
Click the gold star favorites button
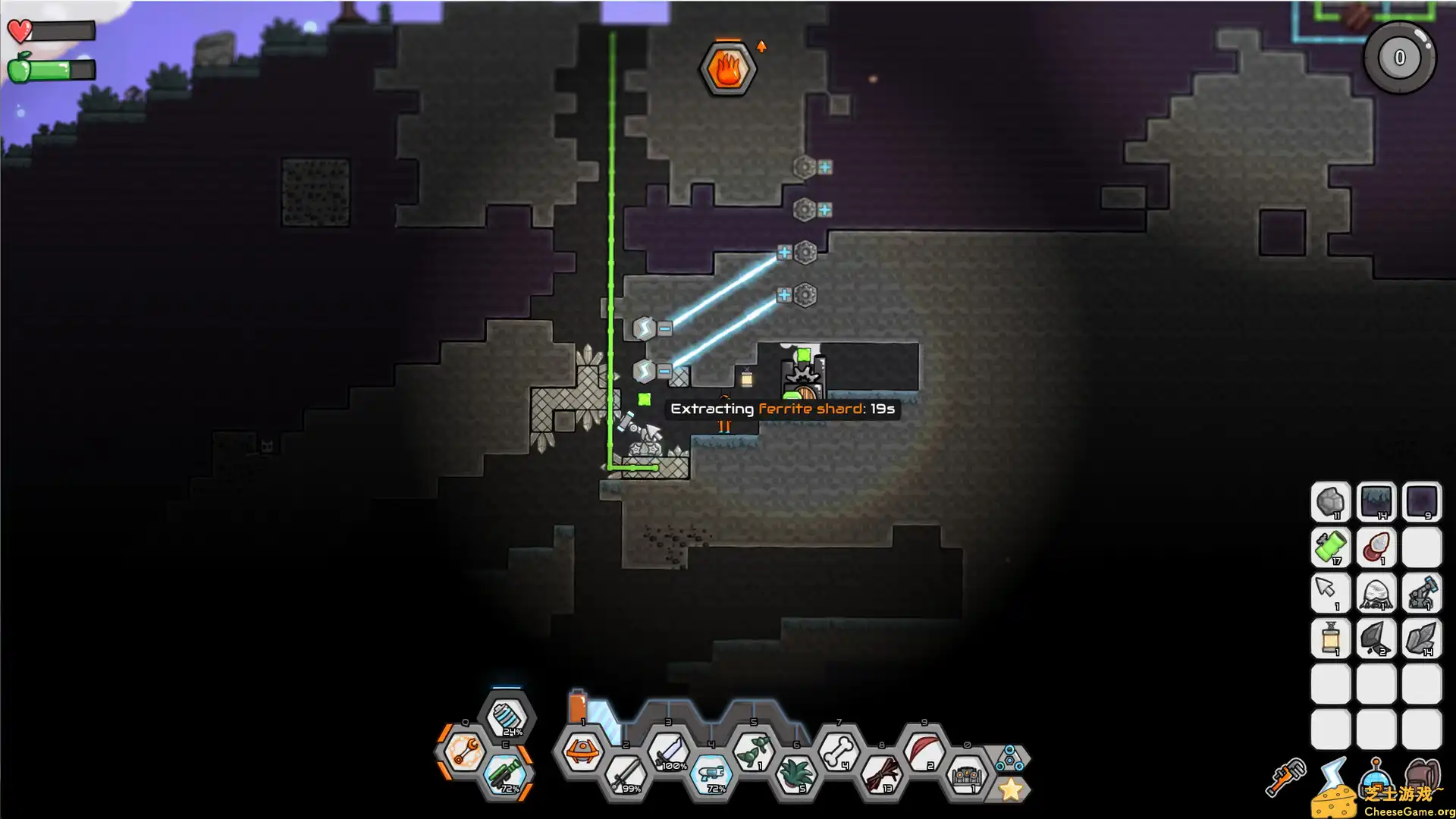coord(1010,789)
